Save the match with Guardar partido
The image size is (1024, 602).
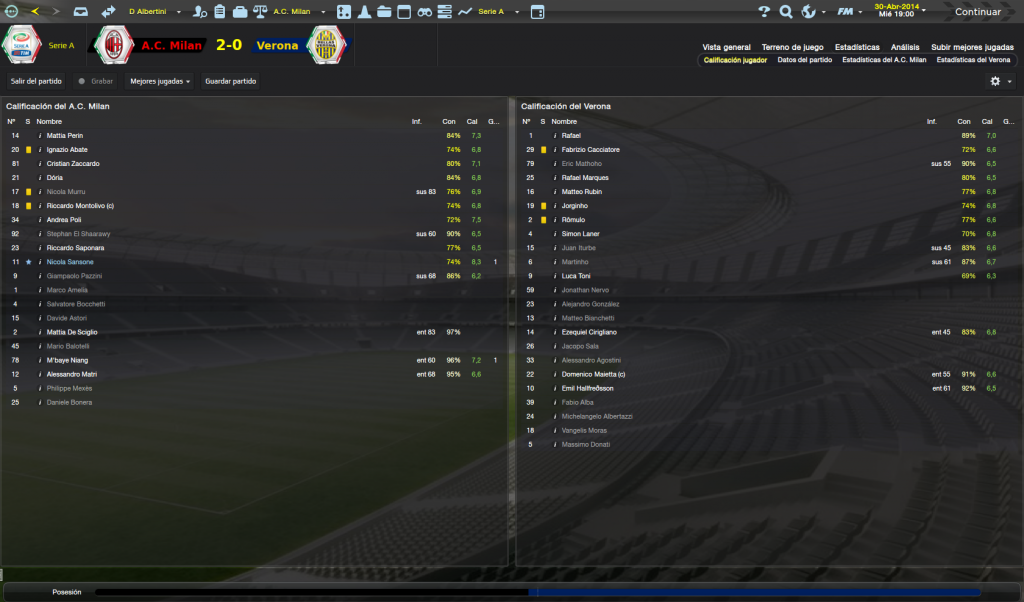click(230, 81)
